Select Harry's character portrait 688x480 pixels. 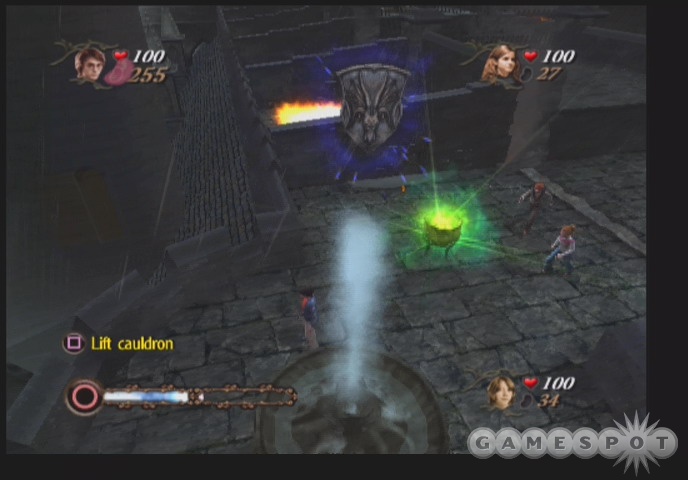point(91,62)
